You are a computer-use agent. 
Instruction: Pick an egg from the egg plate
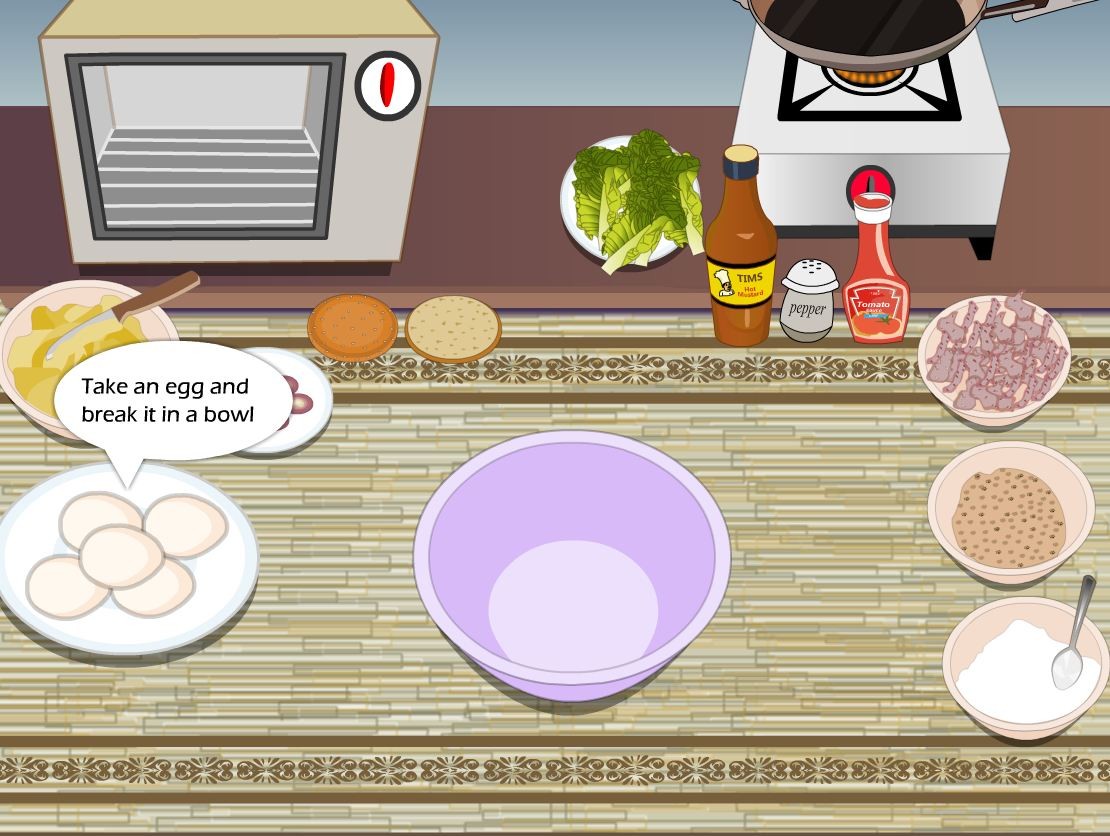[121, 556]
